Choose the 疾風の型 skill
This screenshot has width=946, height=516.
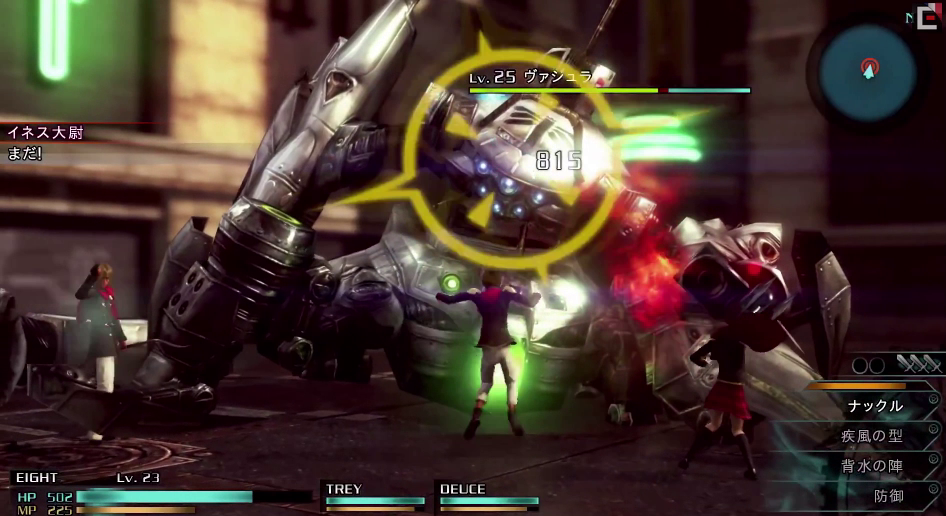pos(873,436)
